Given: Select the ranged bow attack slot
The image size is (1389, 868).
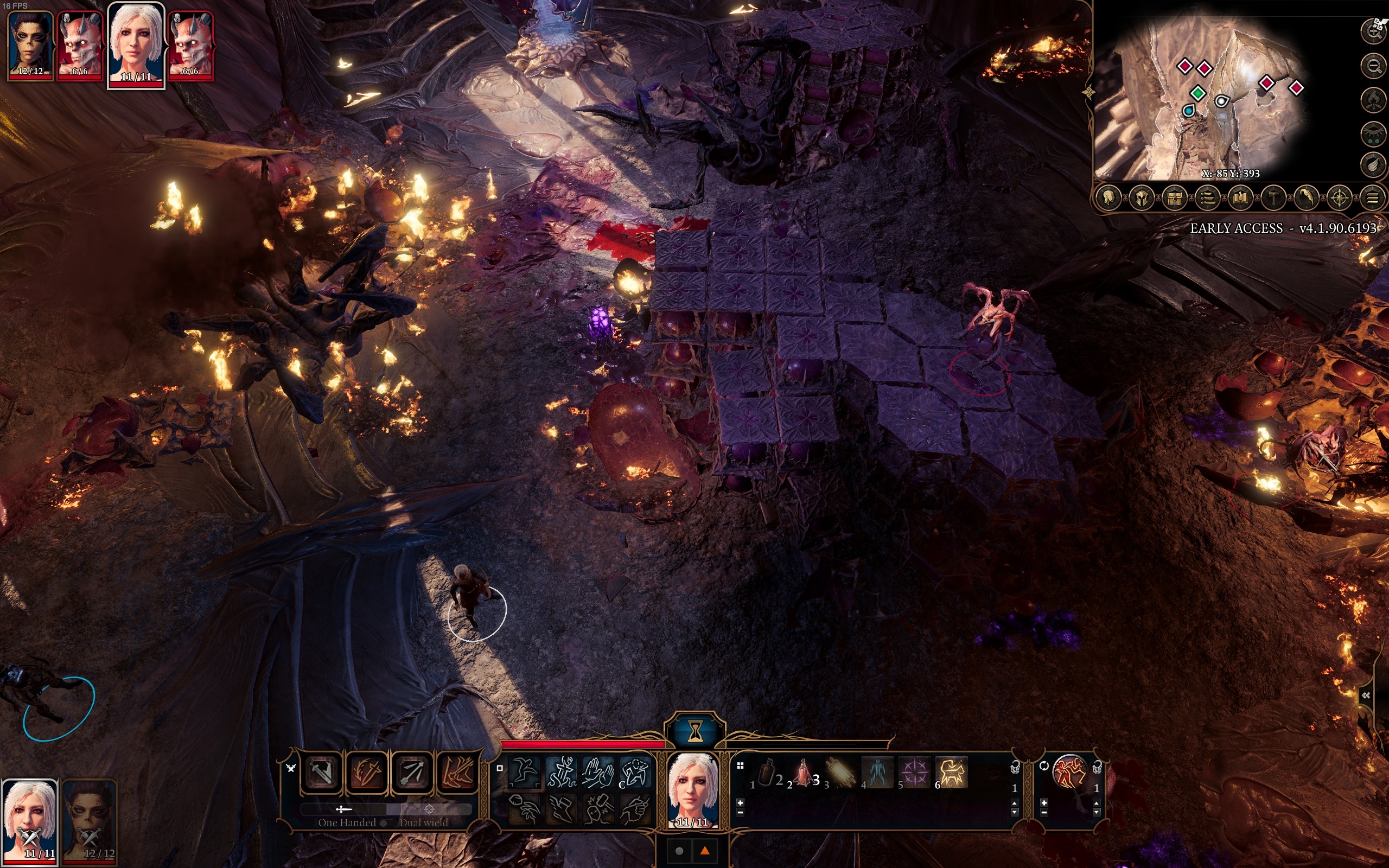Looking at the screenshot, I should point(412,773).
